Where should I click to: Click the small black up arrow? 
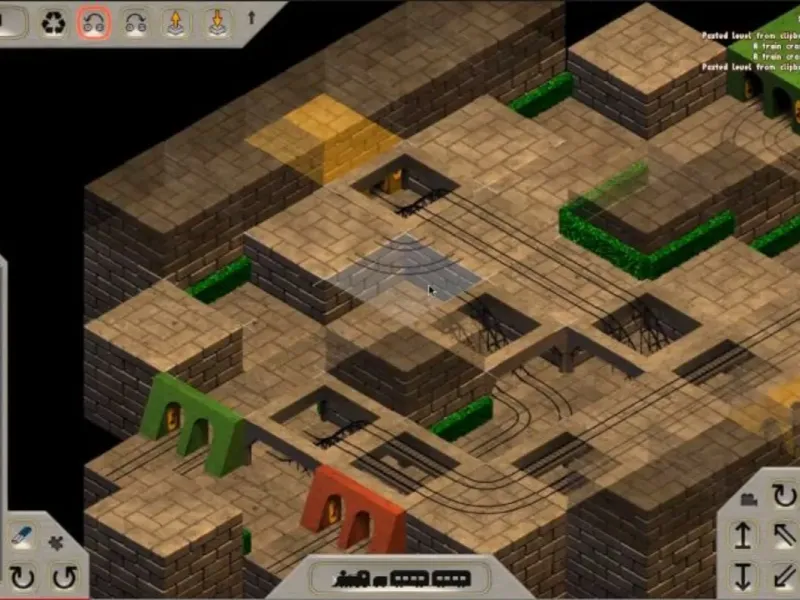[x=251, y=17]
